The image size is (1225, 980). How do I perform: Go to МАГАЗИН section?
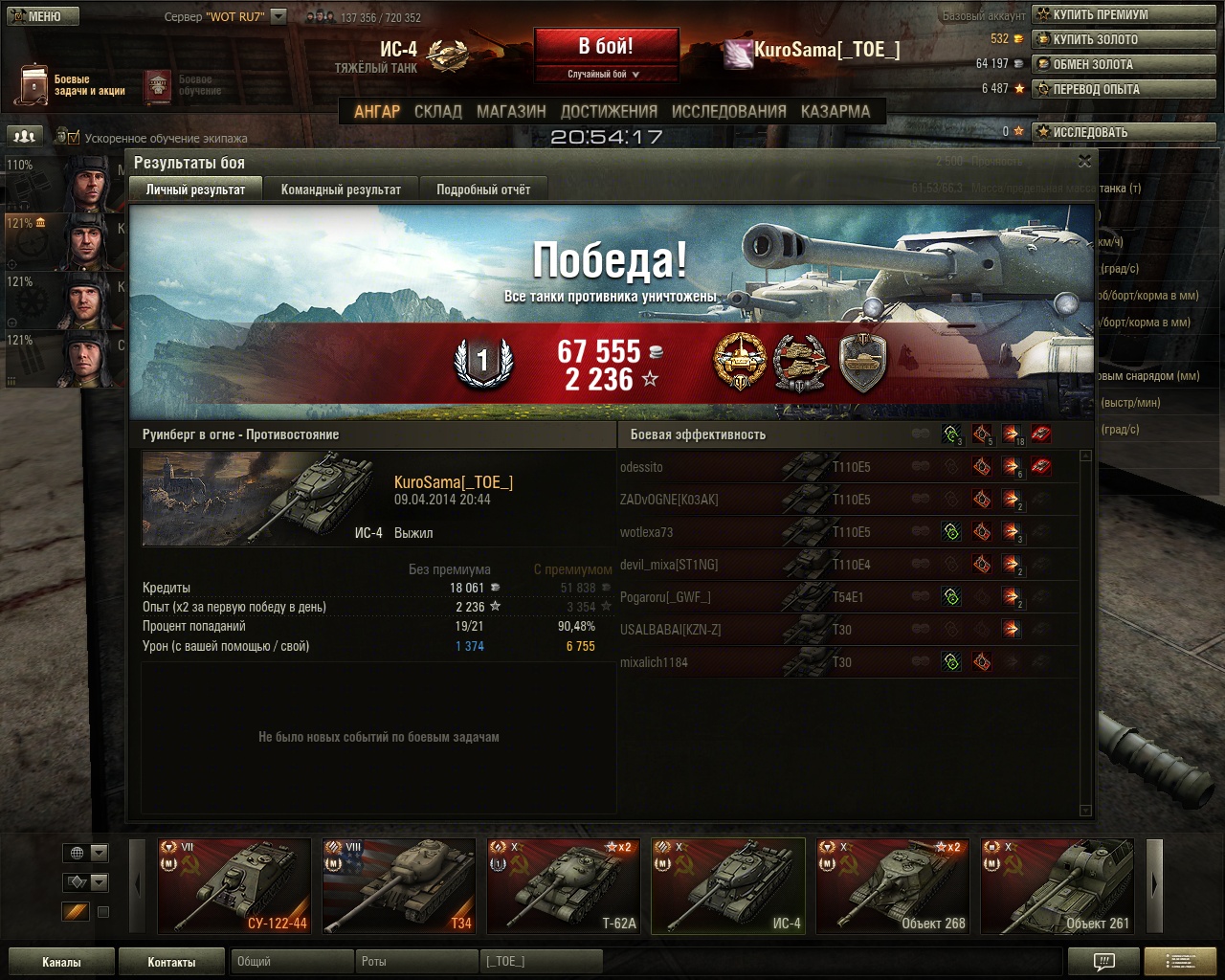click(511, 111)
